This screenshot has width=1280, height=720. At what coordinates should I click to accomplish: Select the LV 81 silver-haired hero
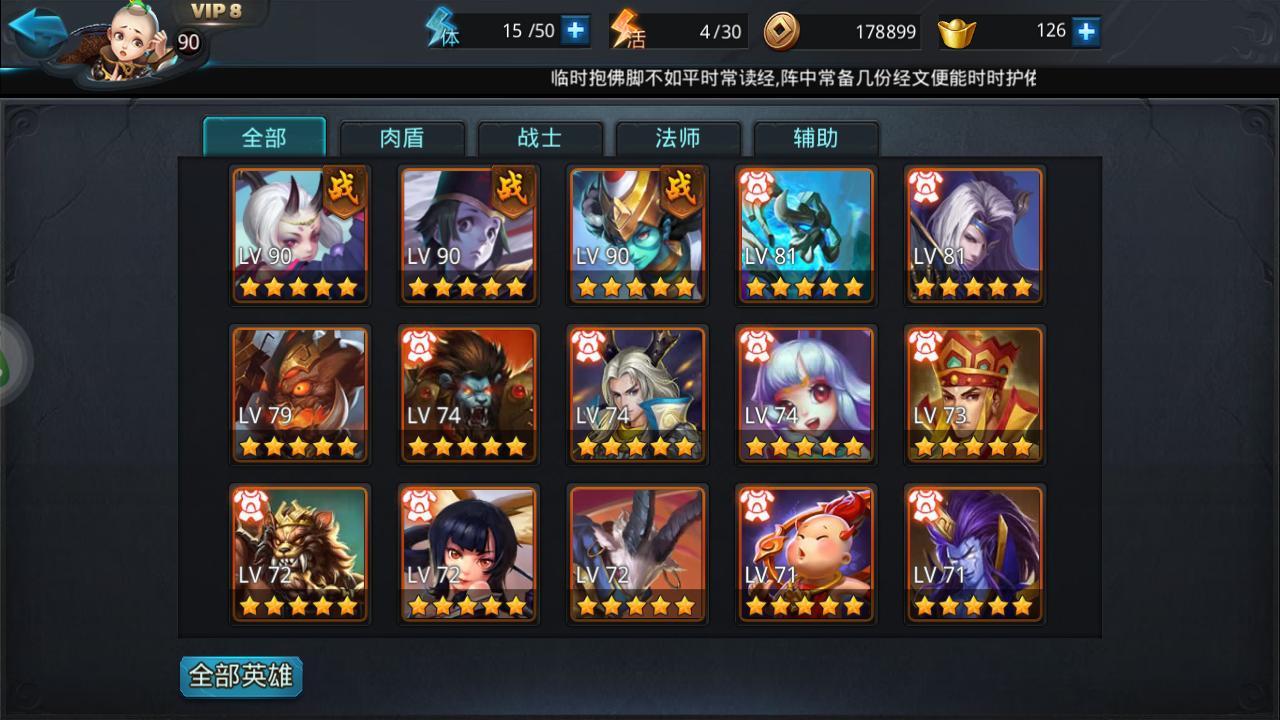(975, 235)
